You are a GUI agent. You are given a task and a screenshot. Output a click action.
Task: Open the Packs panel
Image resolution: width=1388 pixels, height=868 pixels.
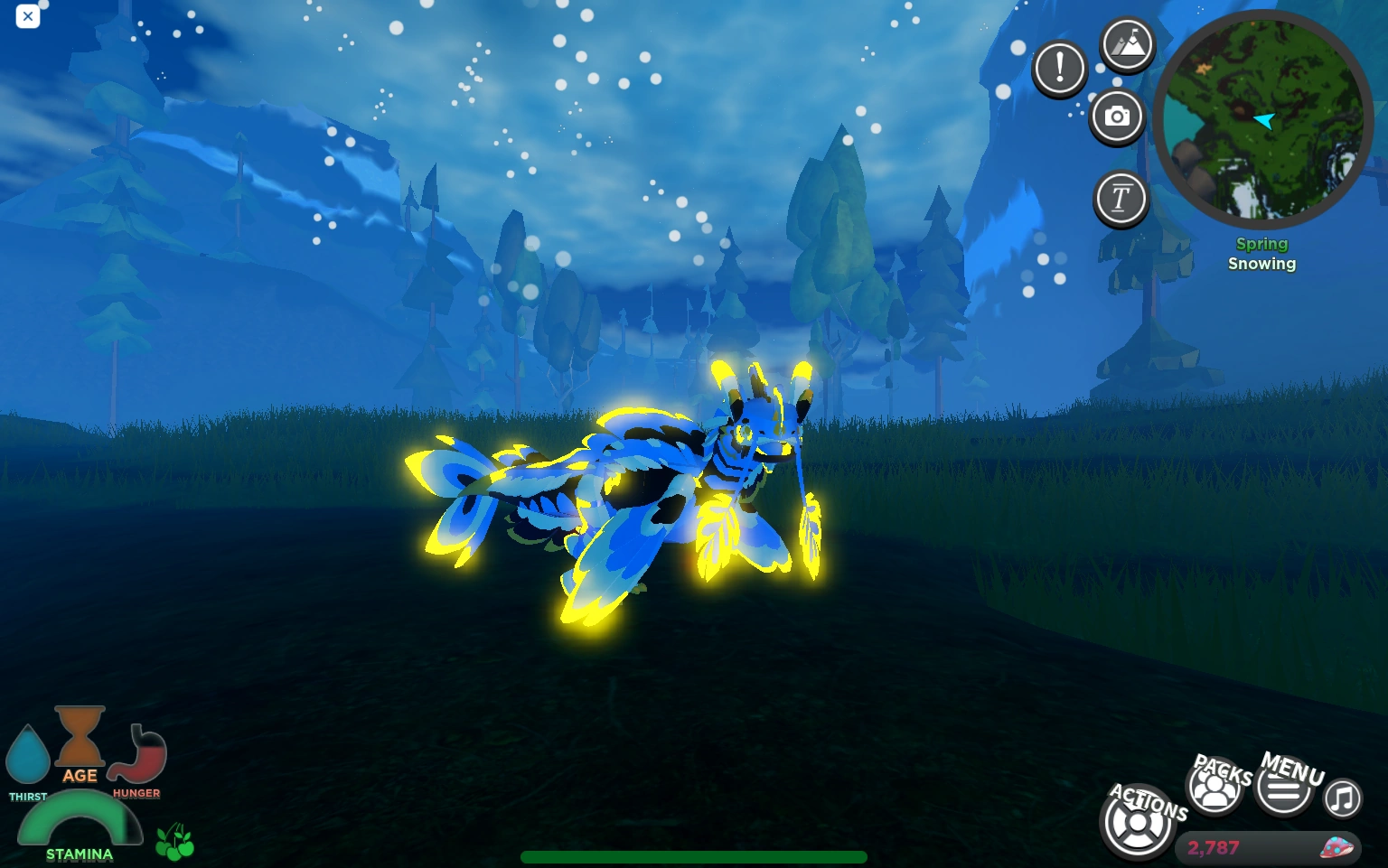1214,786
